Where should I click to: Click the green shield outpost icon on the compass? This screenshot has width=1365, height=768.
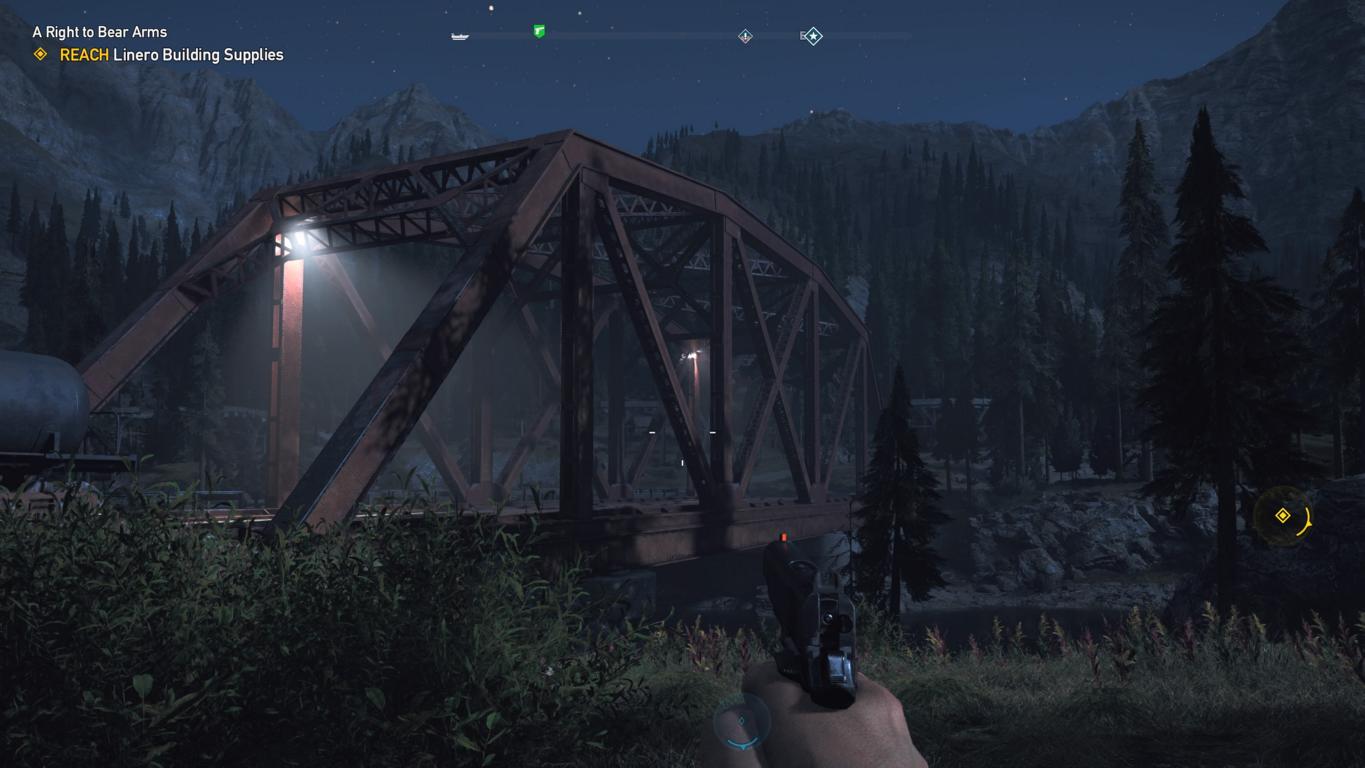click(x=538, y=32)
